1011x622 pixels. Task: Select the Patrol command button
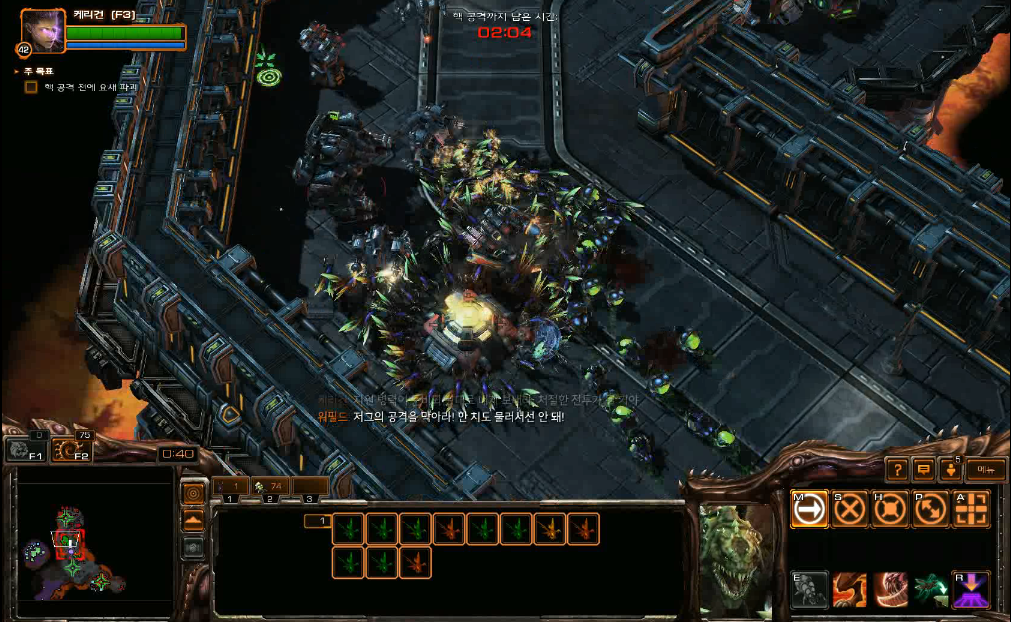click(930, 509)
